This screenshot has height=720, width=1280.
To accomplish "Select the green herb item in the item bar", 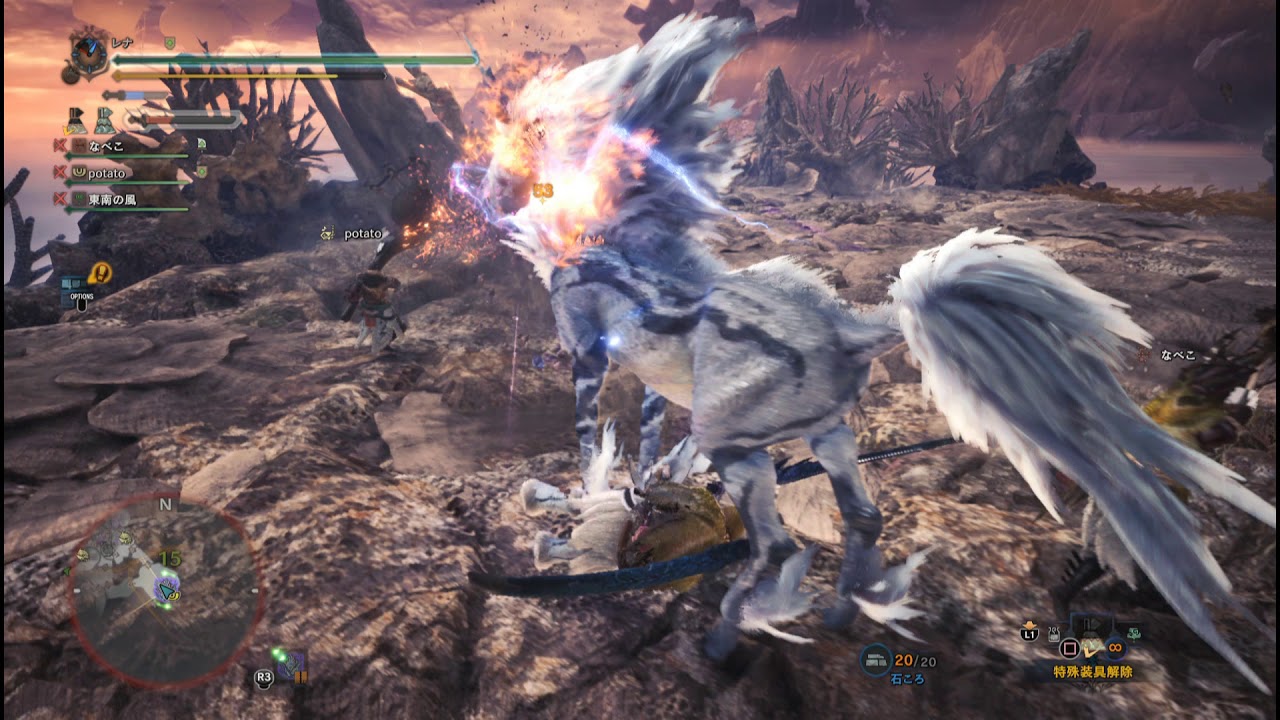I will (x=1133, y=632).
